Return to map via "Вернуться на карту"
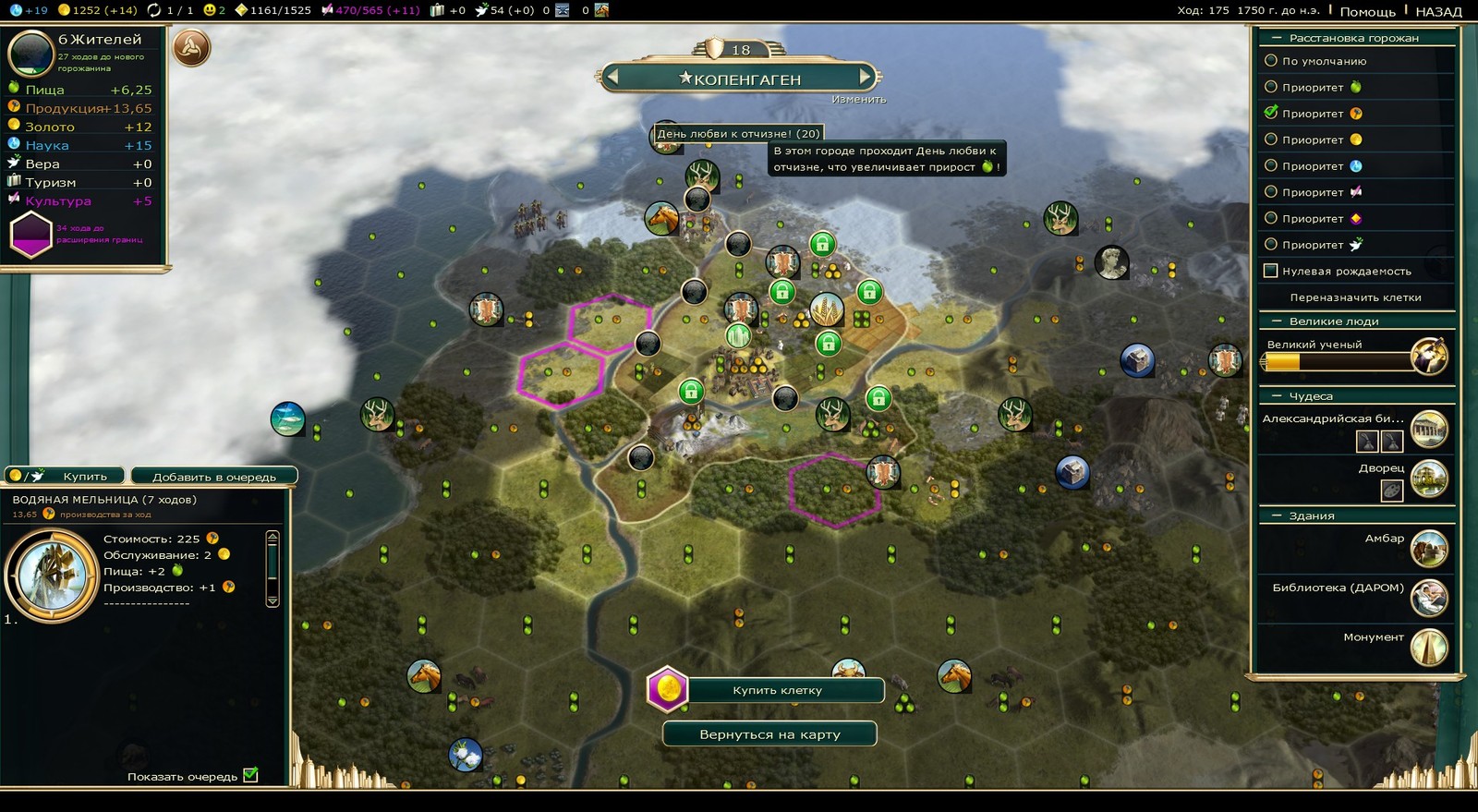The height and width of the screenshot is (812, 1478). click(x=769, y=734)
